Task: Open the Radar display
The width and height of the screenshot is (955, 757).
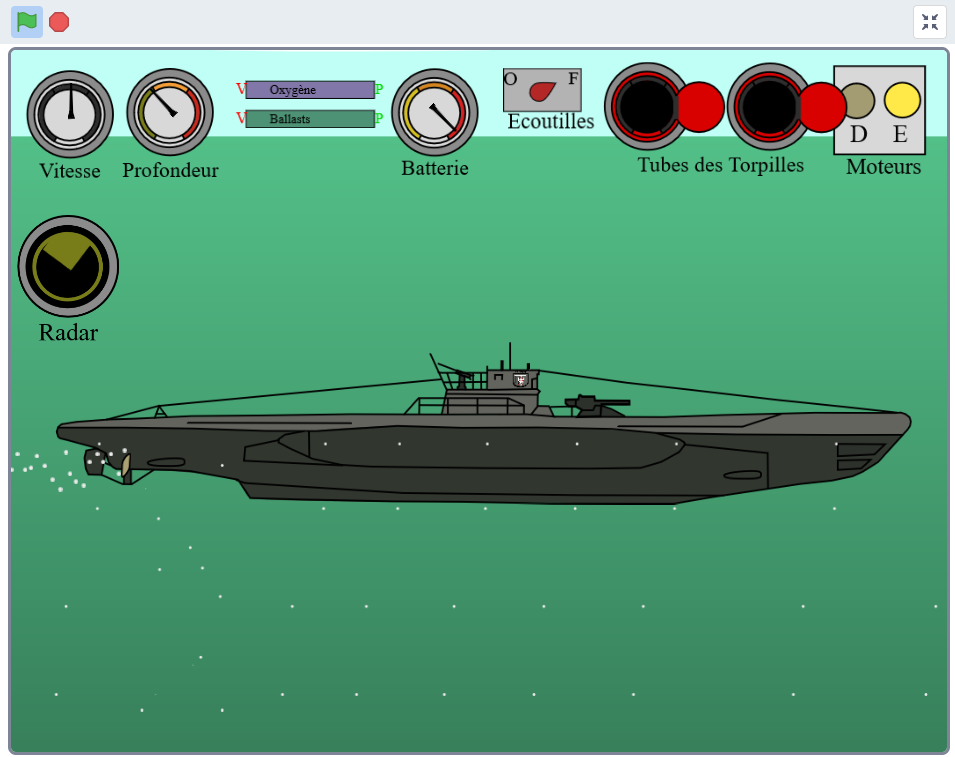Action: [x=68, y=265]
